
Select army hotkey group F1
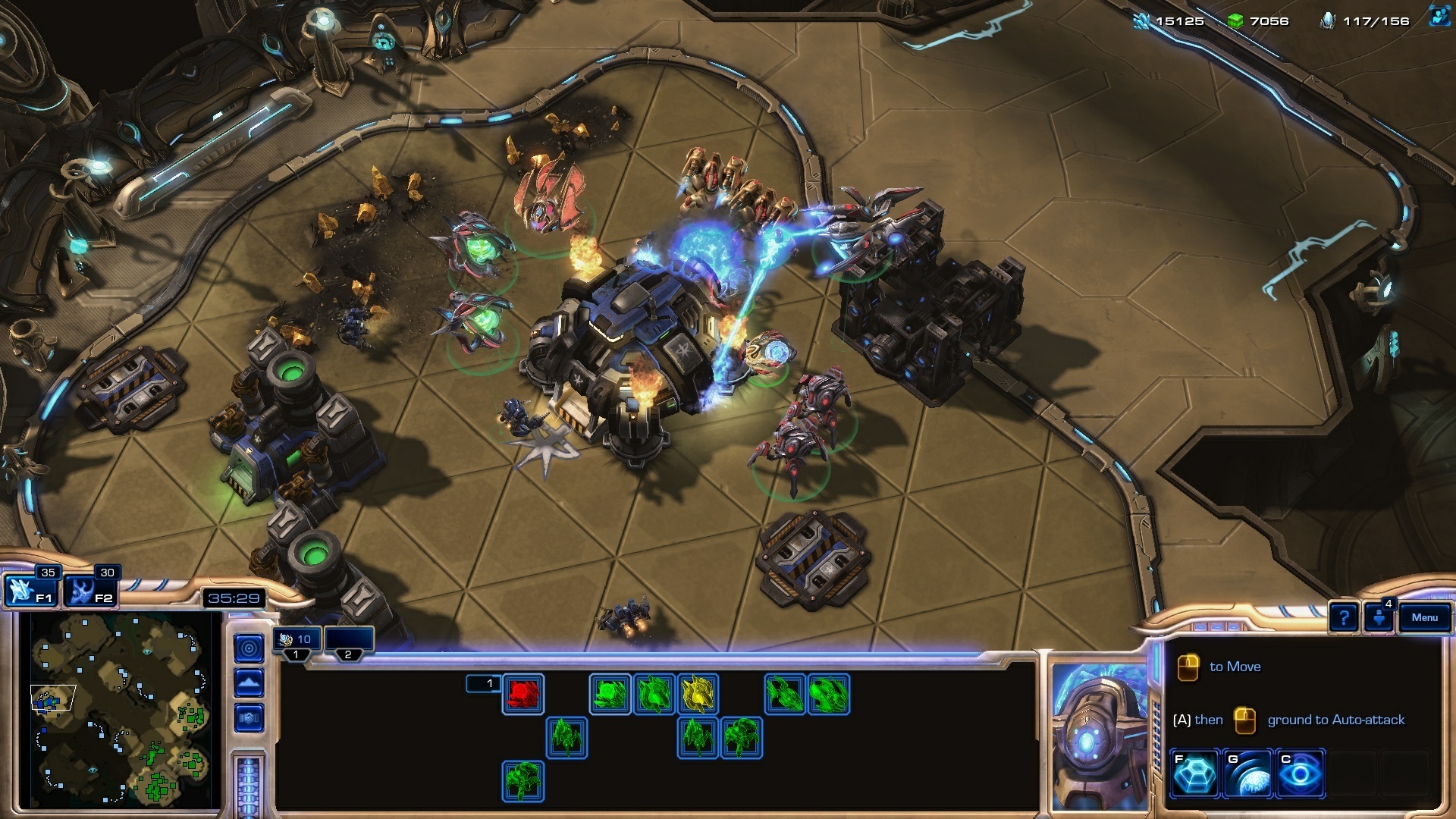(x=32, y=591)
